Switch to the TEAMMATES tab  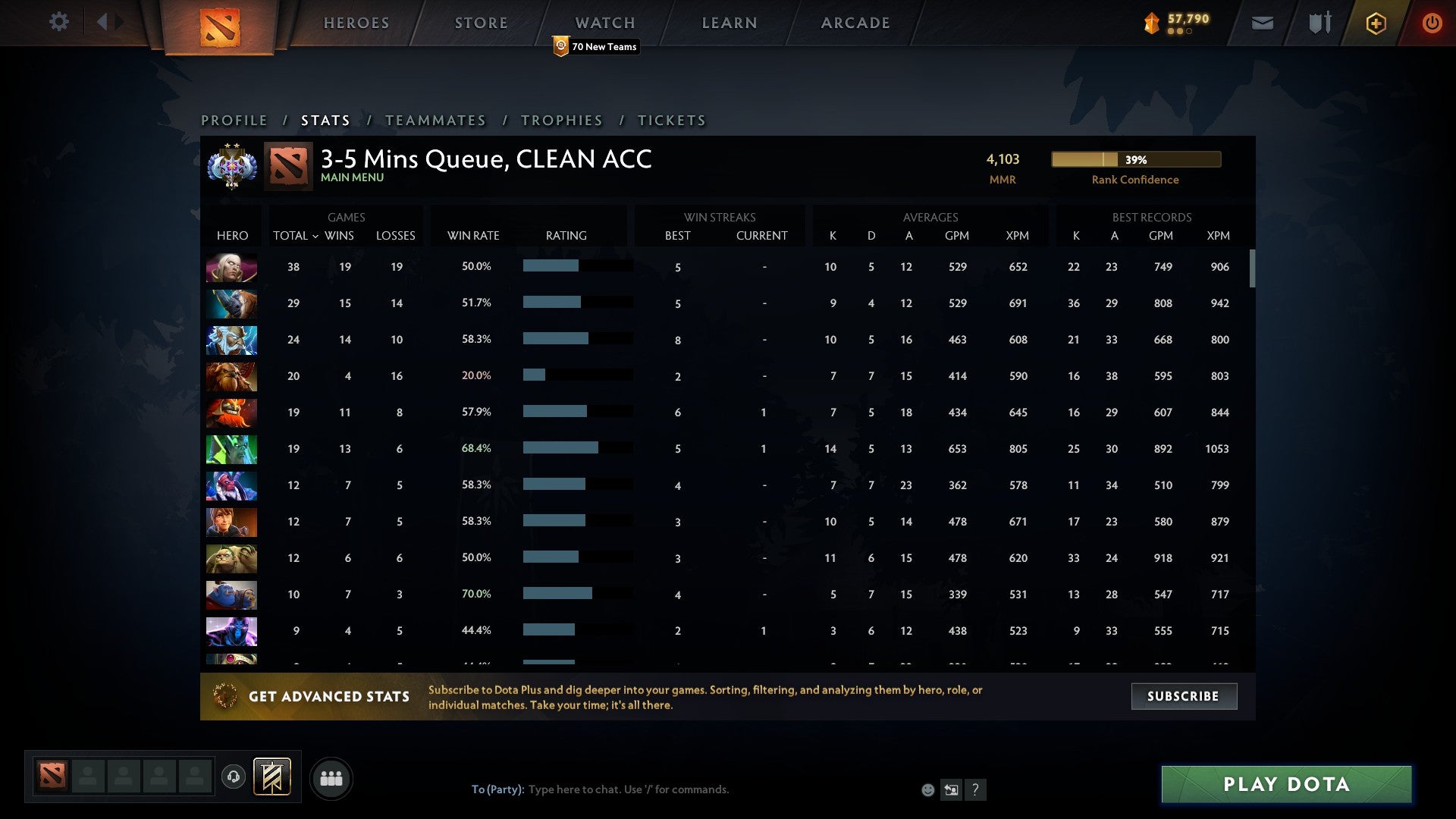tap(436, 120)
